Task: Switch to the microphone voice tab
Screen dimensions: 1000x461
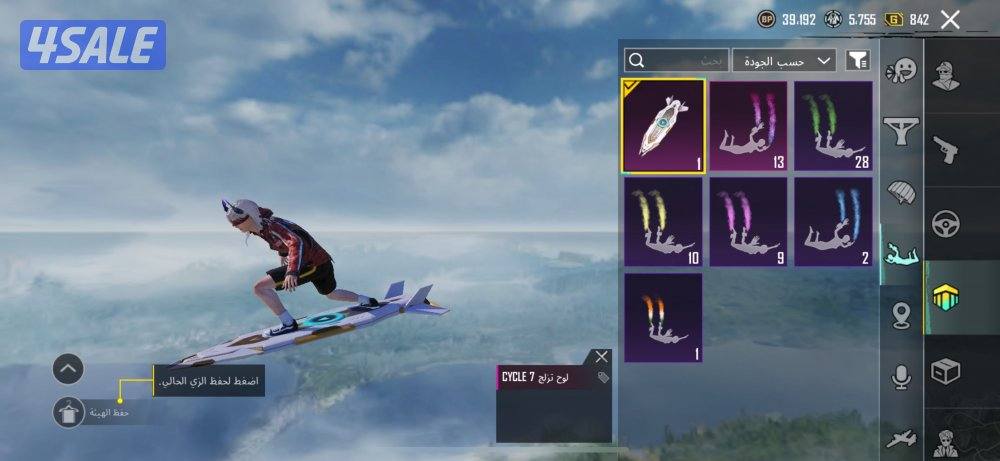Action: coord(902,376)
